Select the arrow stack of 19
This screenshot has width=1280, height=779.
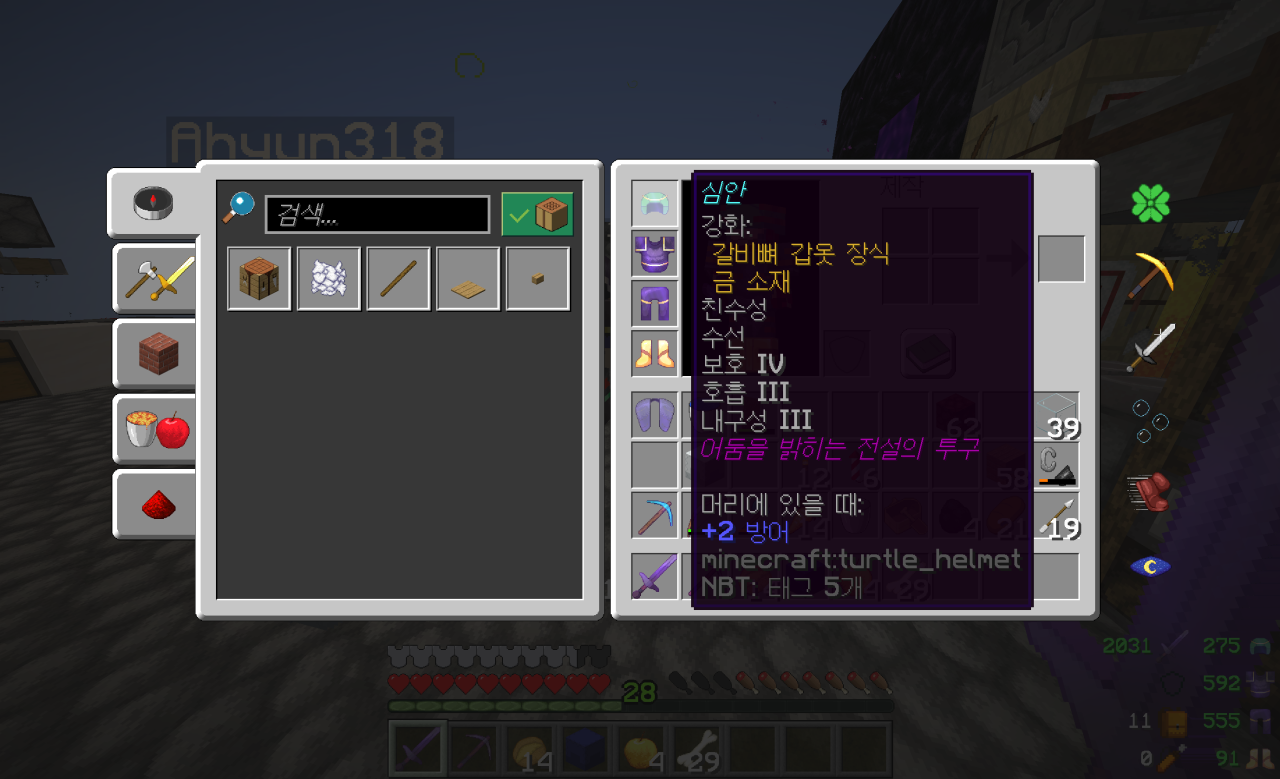coord(1056,515)
